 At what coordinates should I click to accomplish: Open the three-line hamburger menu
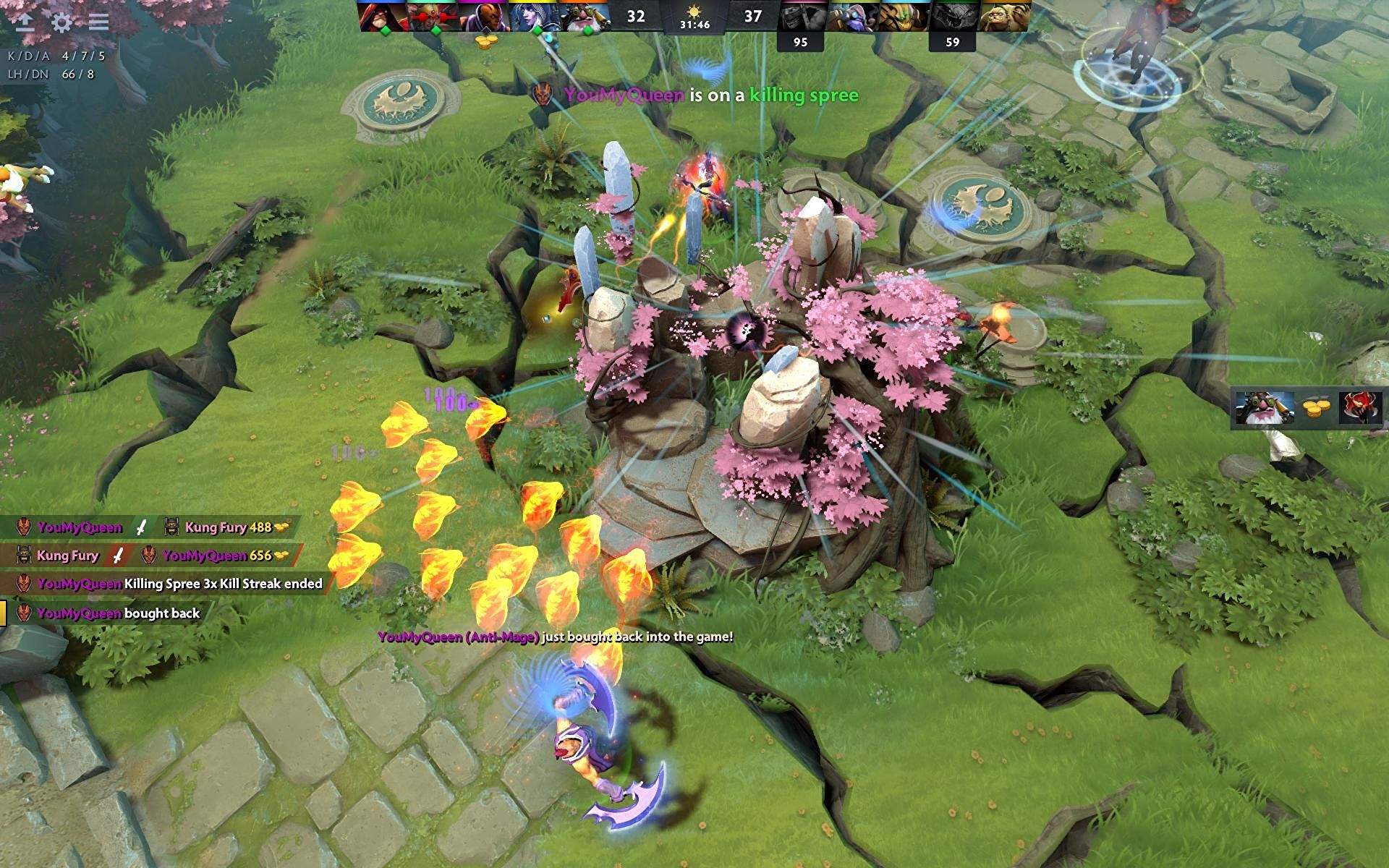99,22
